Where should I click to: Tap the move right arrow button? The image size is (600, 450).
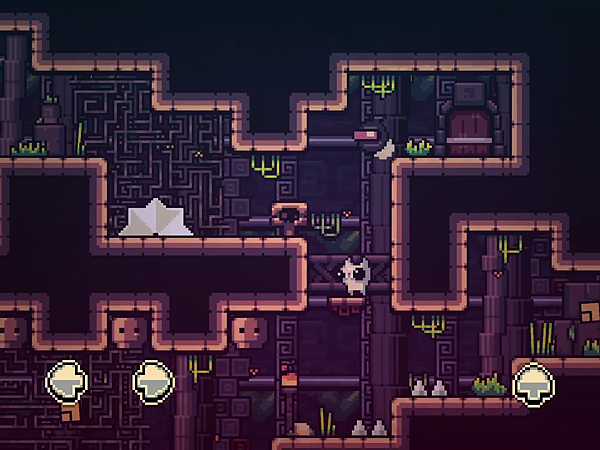click(x=154, y=380)
